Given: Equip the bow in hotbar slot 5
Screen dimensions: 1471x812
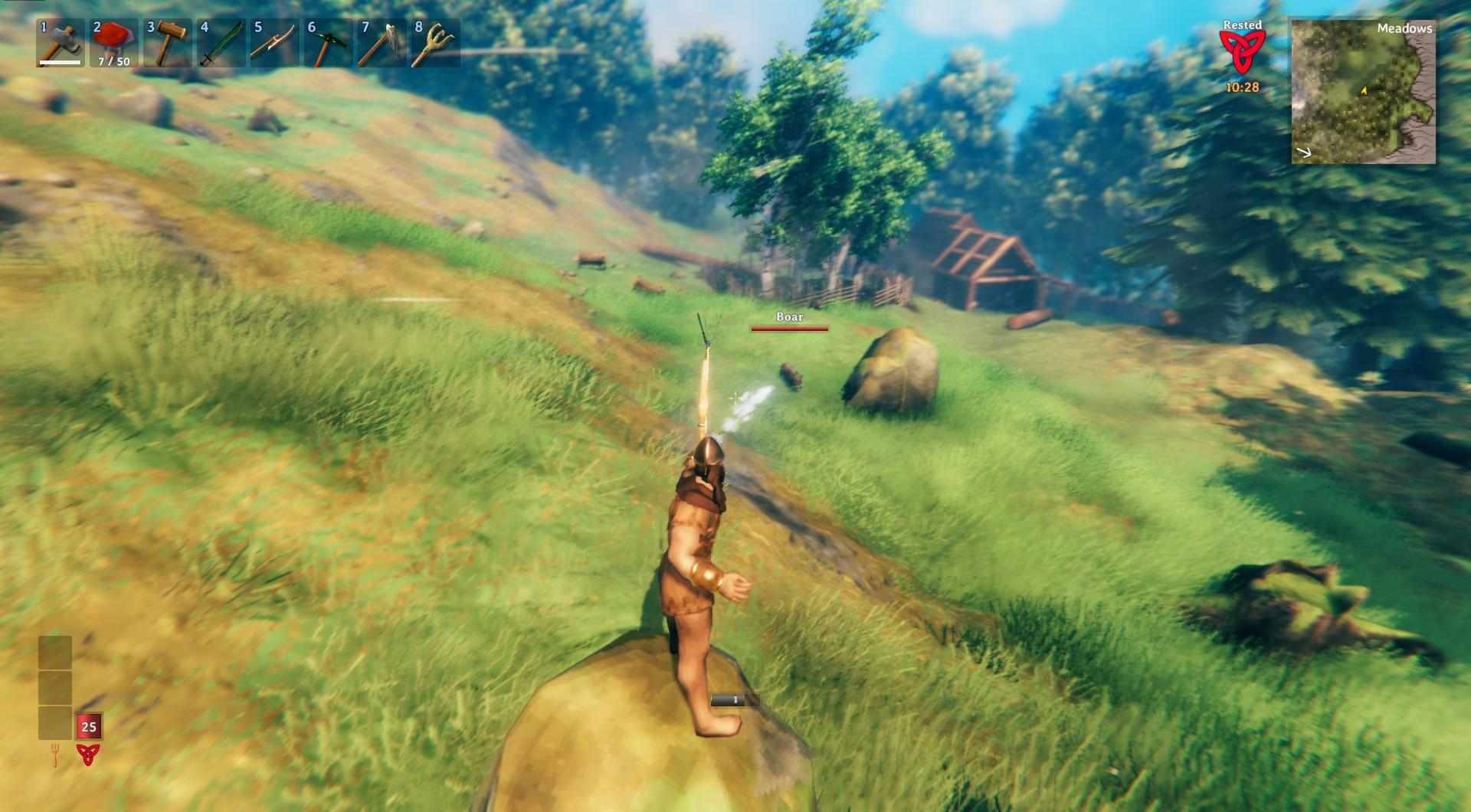Looking at the screenshot, I should (x=274, y=43).
